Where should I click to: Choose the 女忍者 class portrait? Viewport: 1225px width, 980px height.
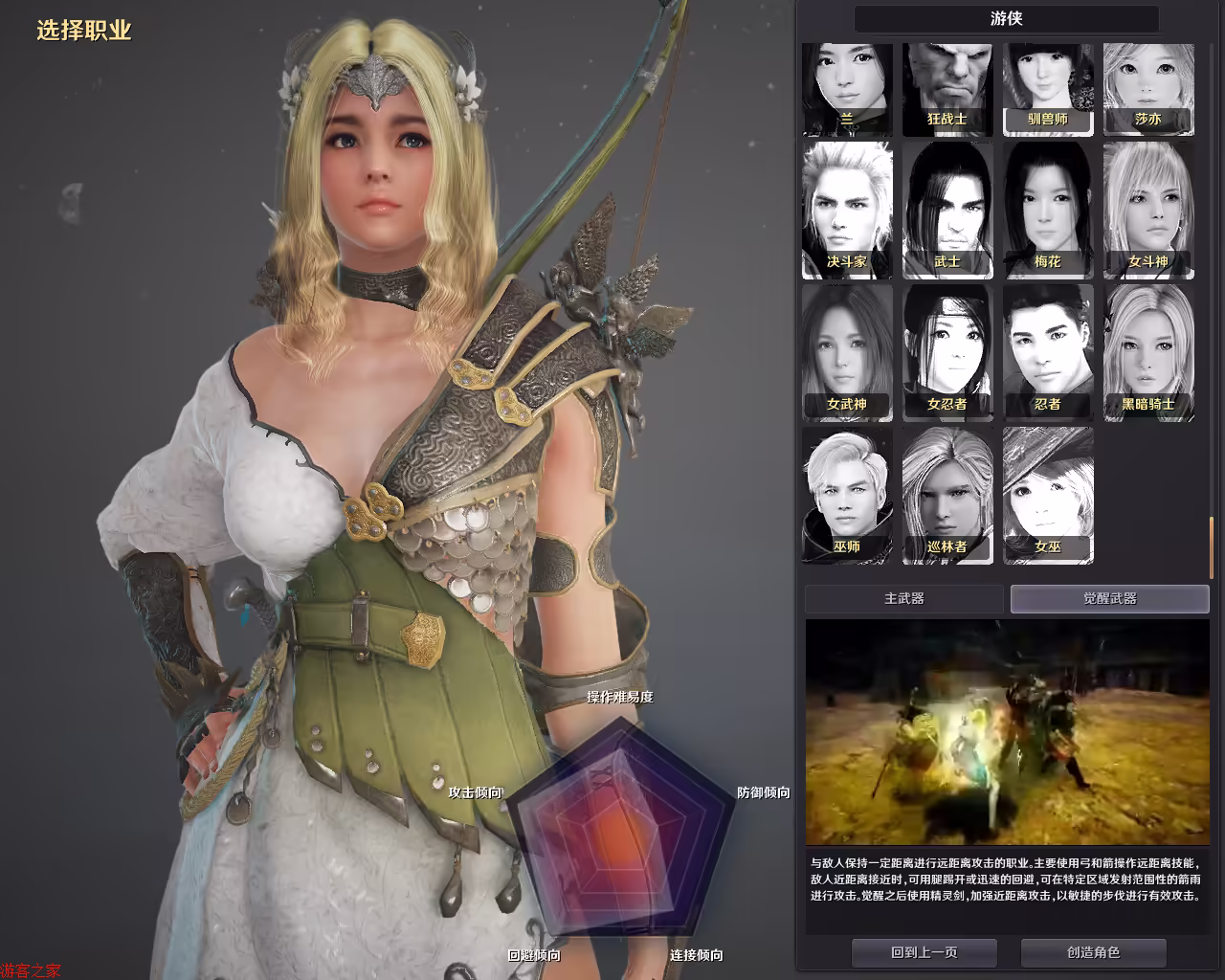[947, 352]
